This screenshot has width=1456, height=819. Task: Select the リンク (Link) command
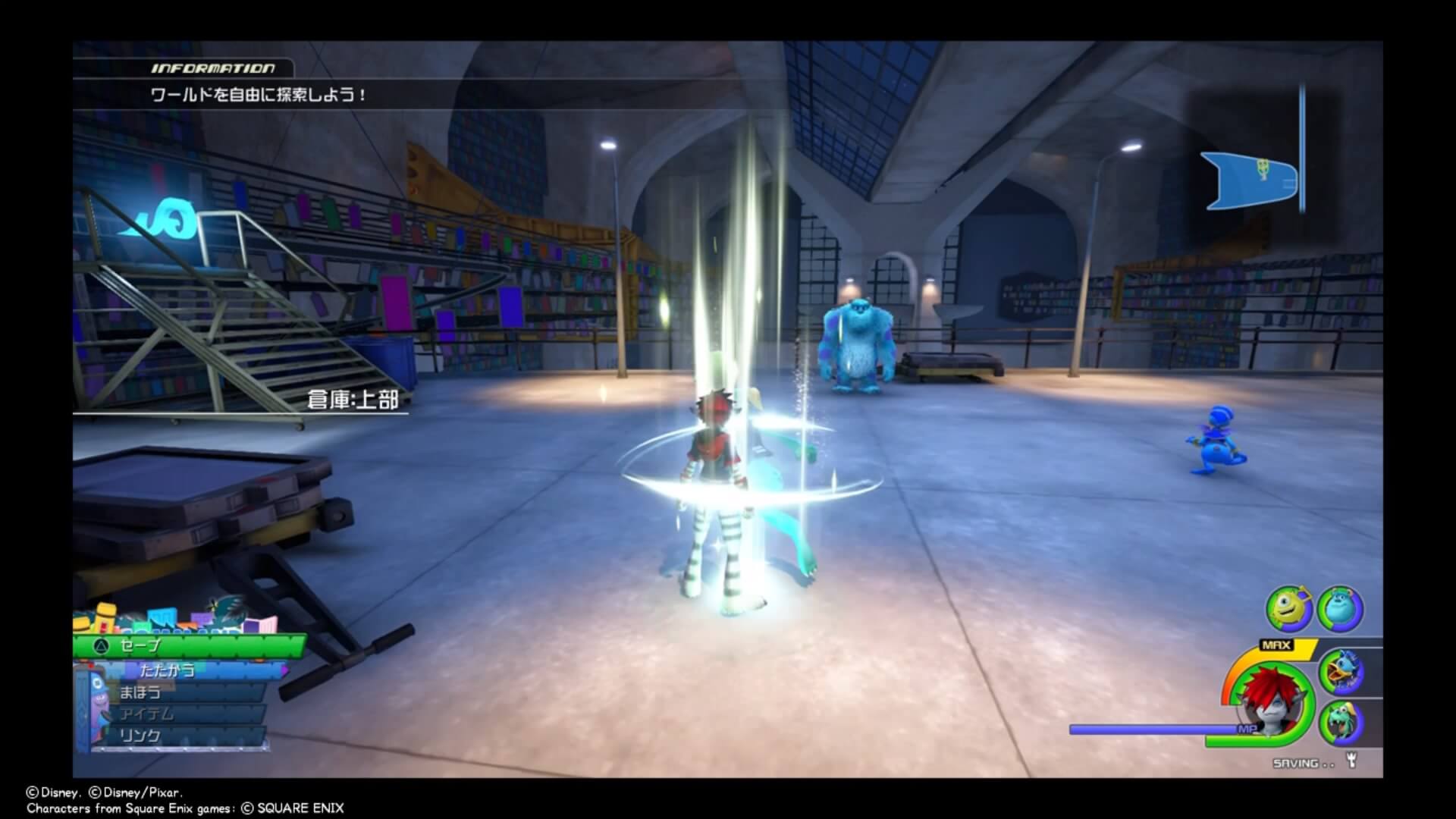[x=182, y=736]
